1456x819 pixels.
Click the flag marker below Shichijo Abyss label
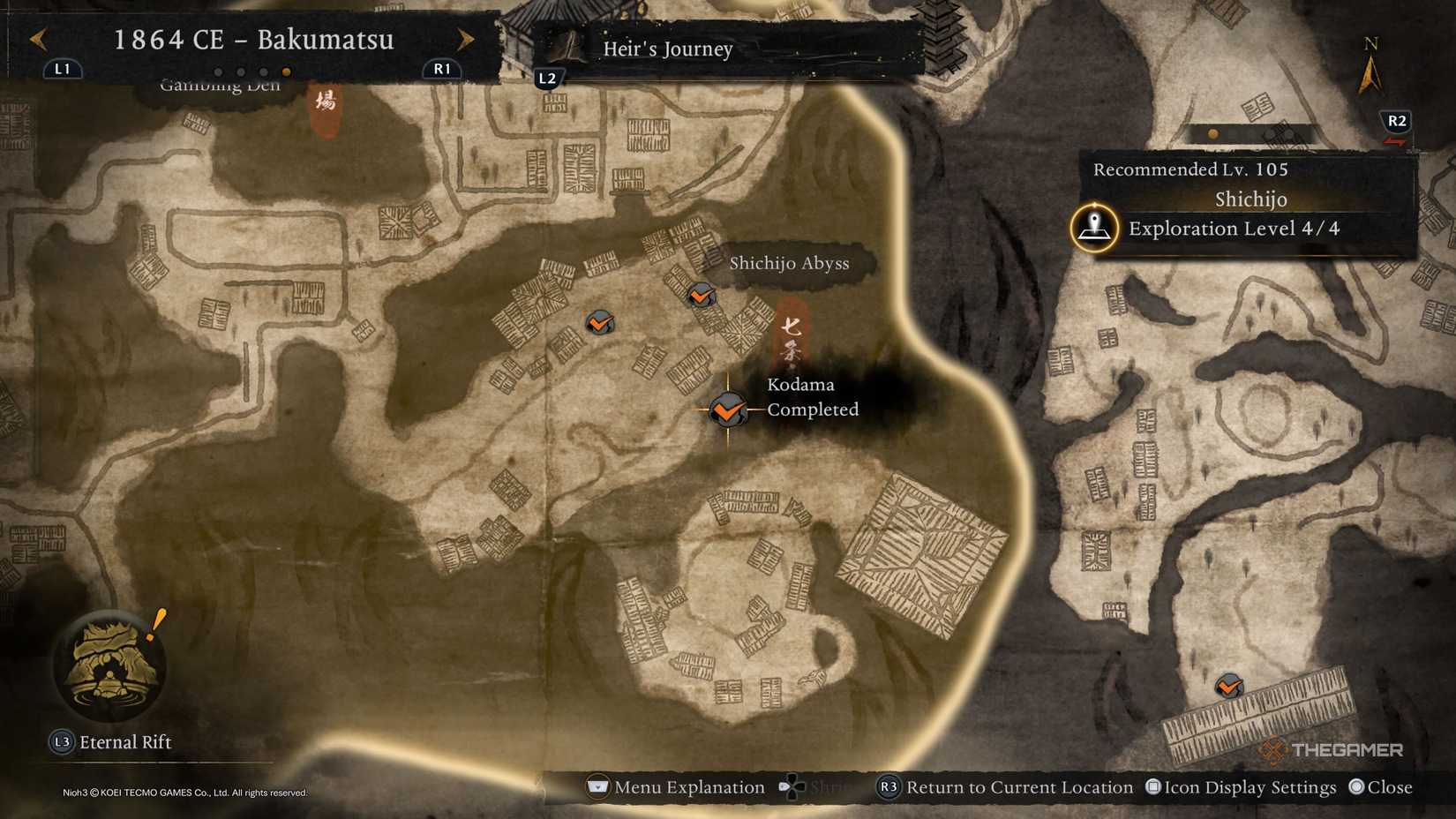coord(700,296)
